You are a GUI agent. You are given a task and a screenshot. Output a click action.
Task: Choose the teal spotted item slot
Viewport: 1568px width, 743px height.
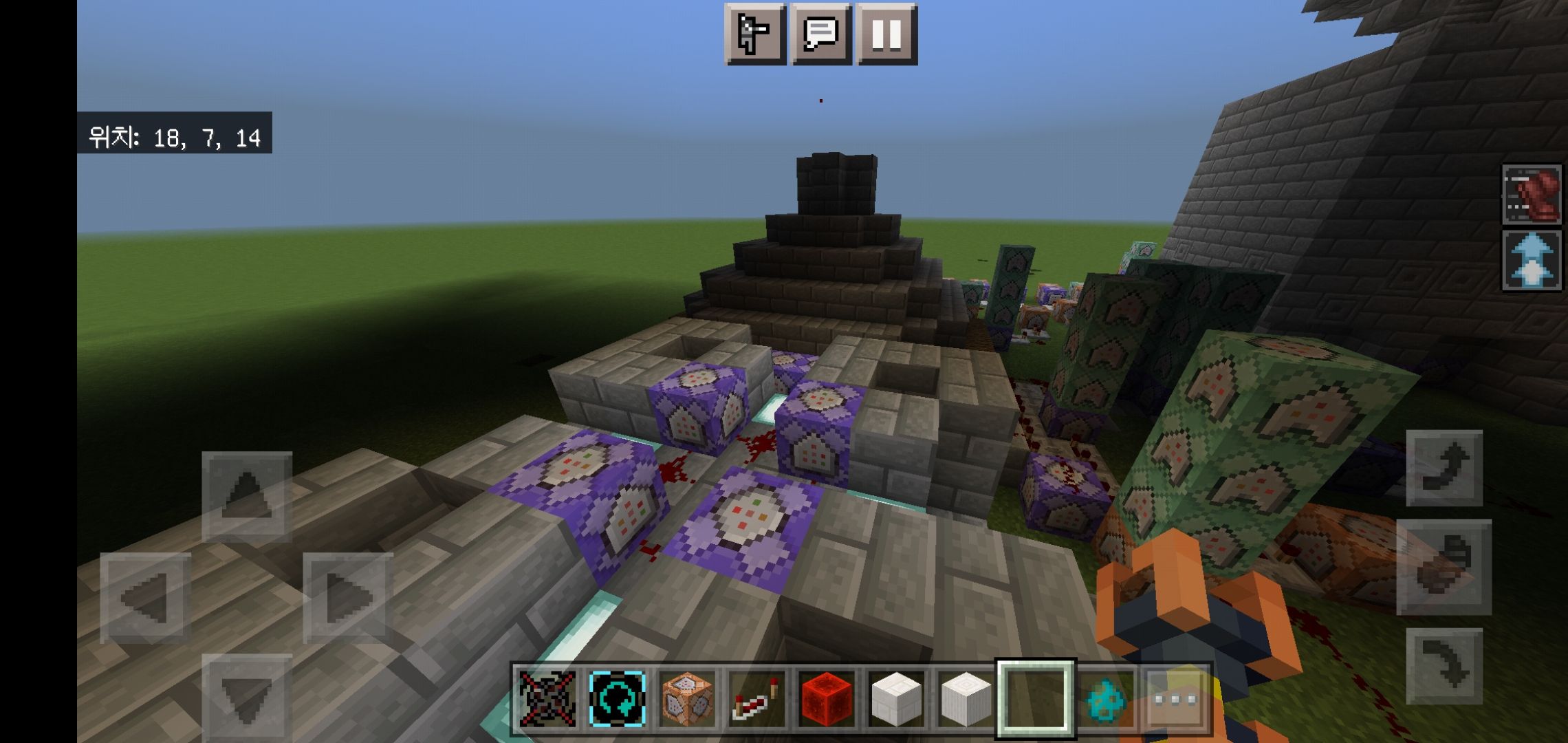pos(1106,699)
